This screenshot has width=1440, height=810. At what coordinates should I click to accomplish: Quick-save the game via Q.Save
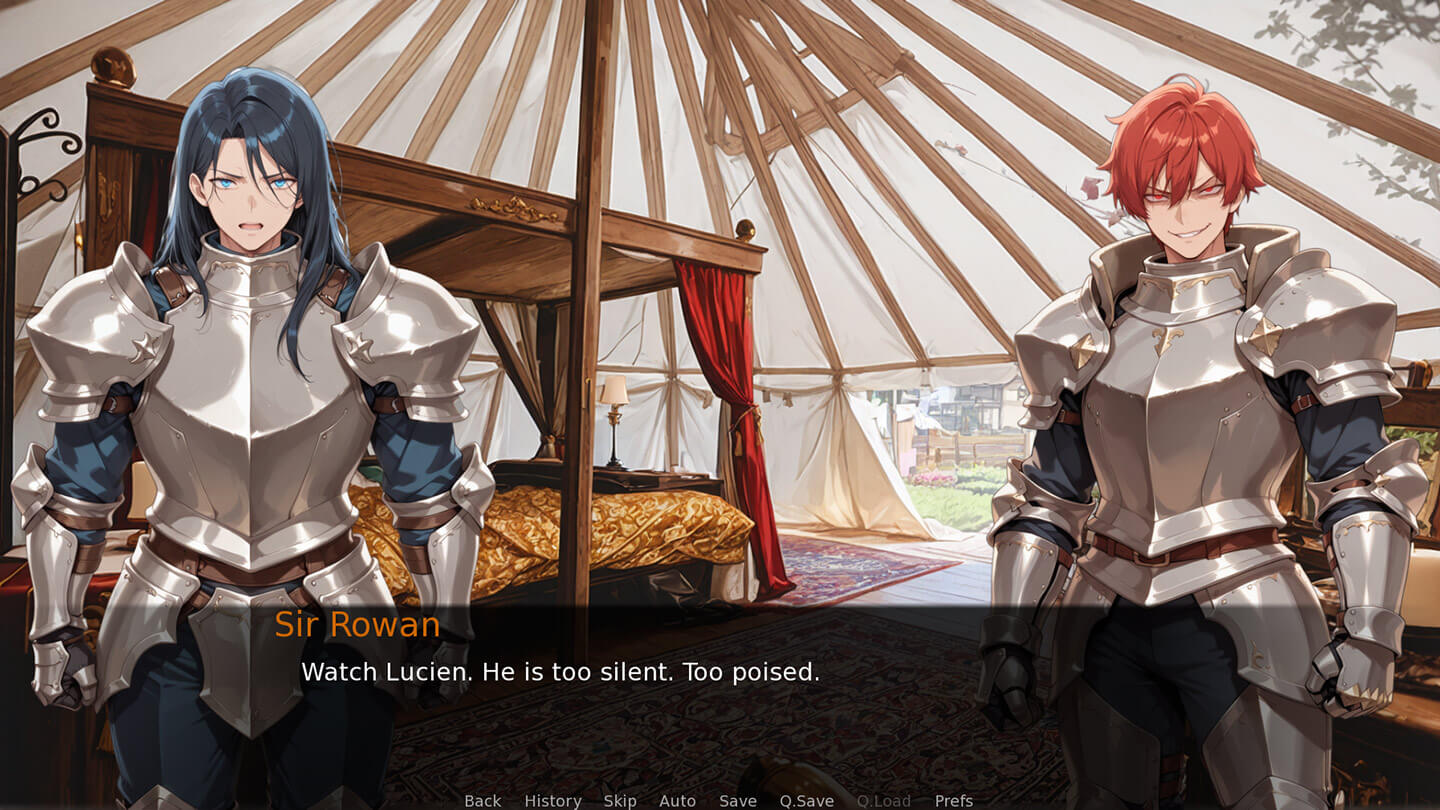click(x=806, y=801)
